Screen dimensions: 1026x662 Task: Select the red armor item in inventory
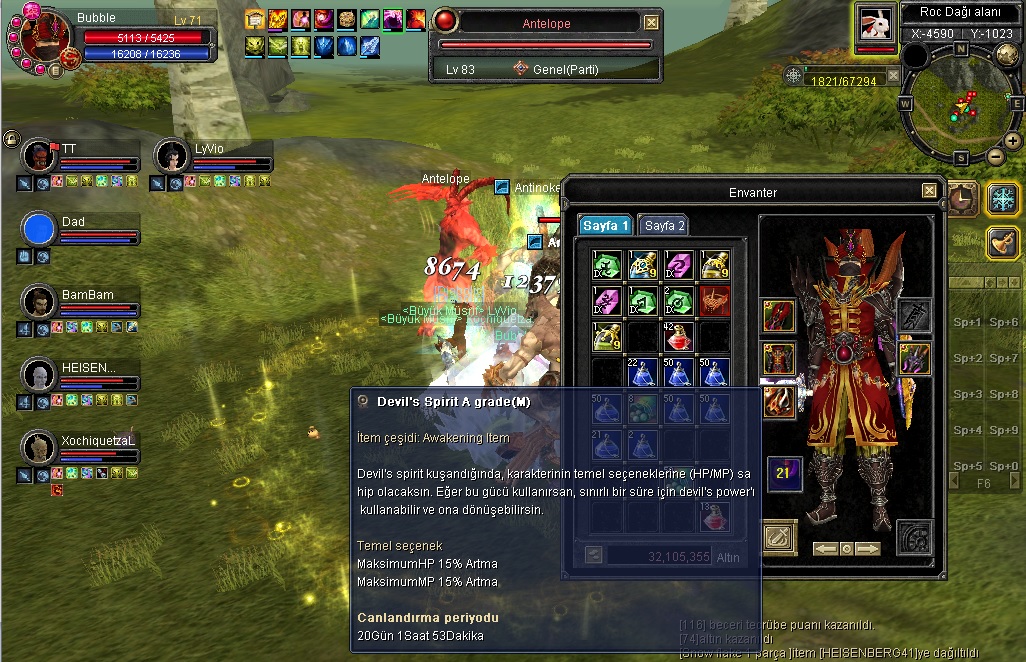pos(714,301)
